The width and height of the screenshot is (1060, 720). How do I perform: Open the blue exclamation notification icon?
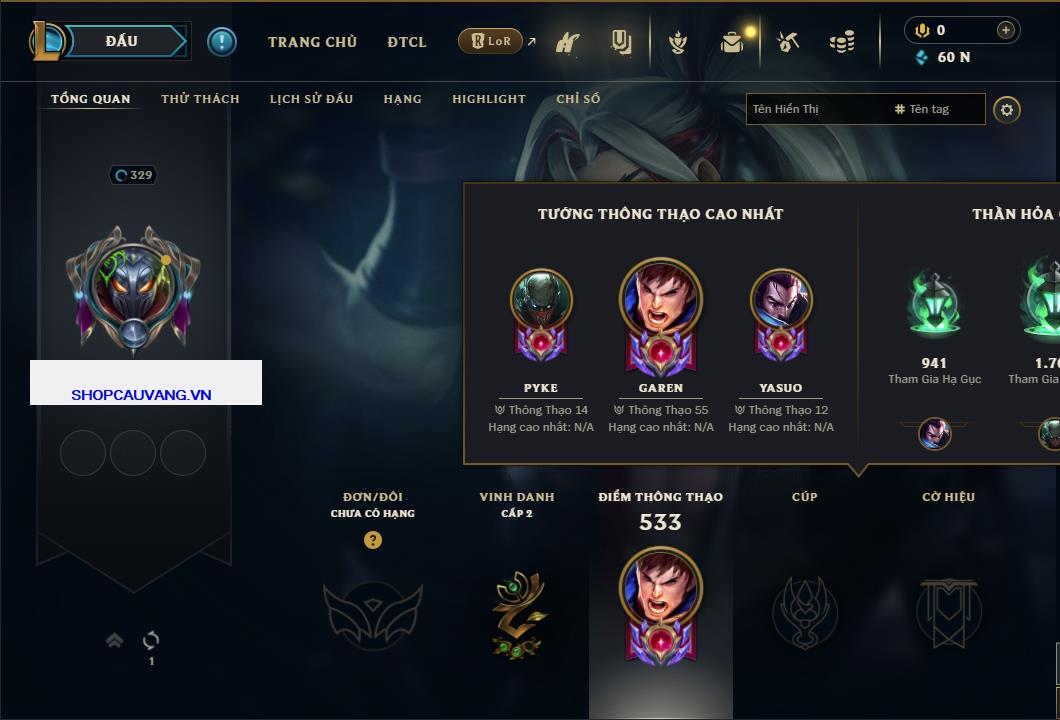[222, 41]
